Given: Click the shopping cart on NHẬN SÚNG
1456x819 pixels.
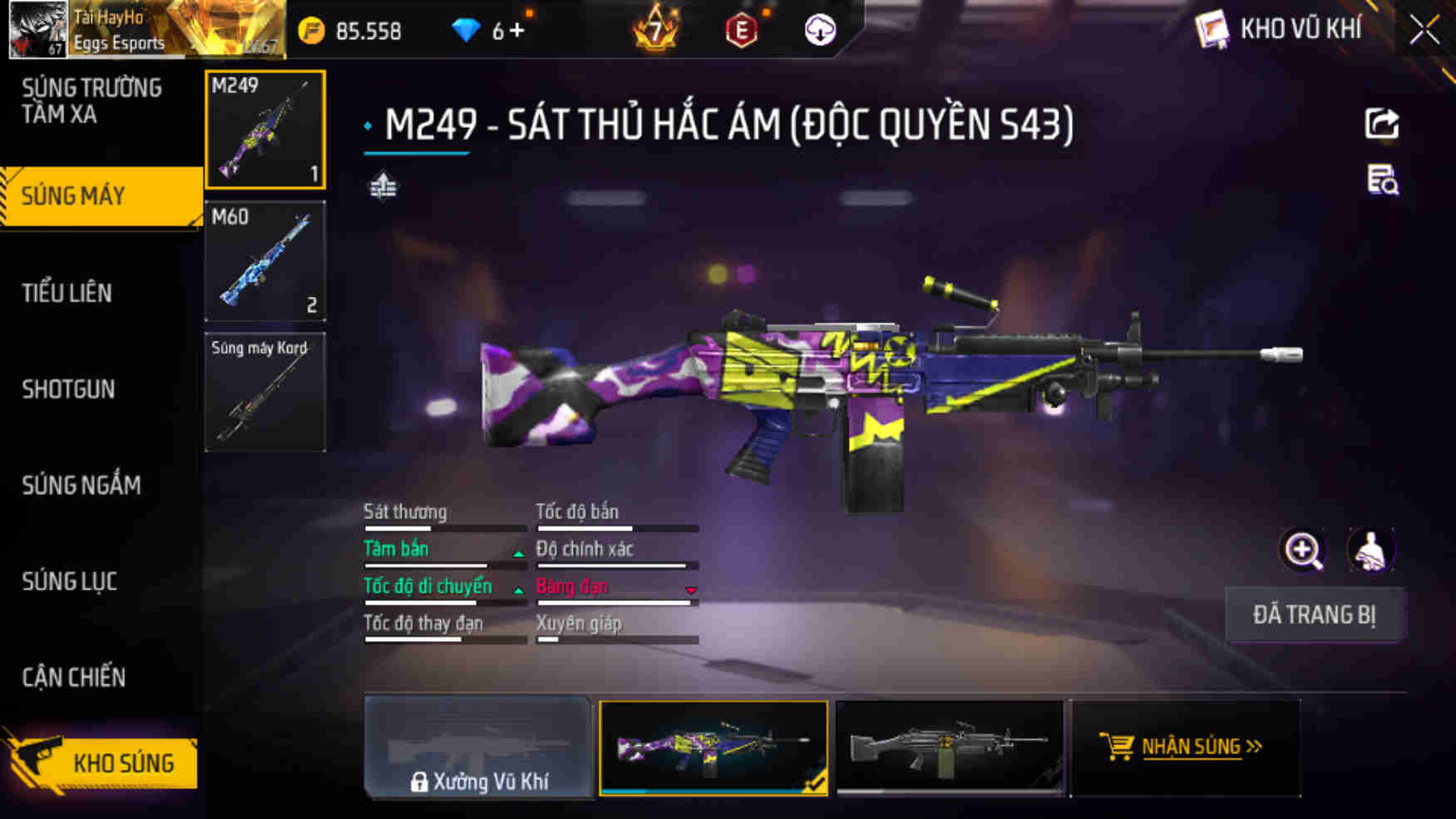Looking at the screenshot, I should click(x=1118, y=746).
